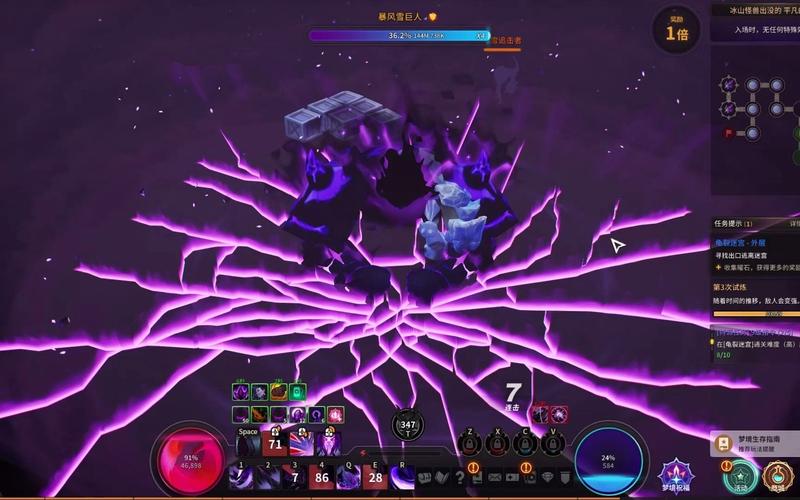800x500 pixels.
Task: Open the 梦境祝福 dream blessing menu
Action: click(x=675, y=473)
